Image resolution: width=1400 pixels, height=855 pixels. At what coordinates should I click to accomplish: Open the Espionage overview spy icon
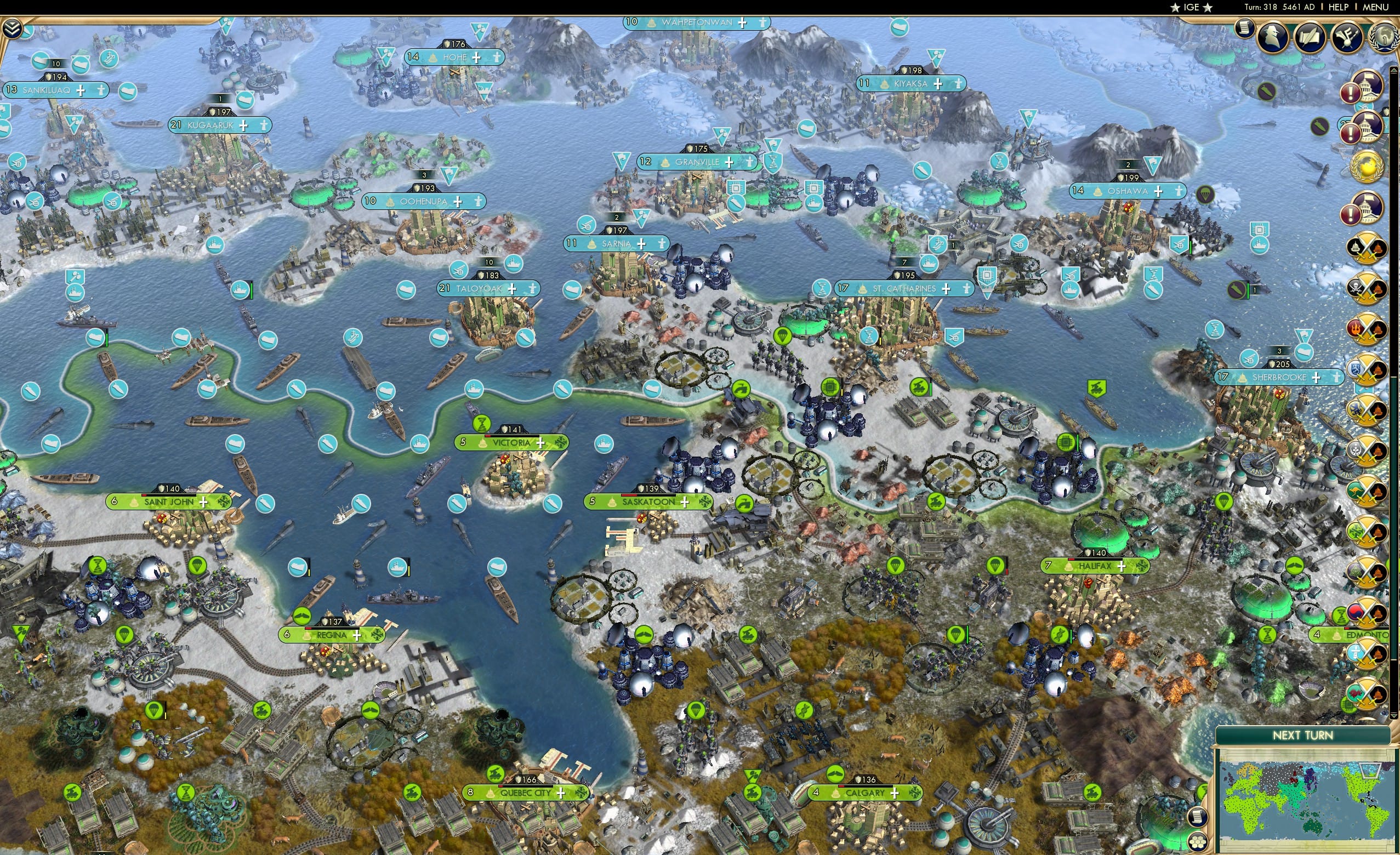coord(1272,38)
